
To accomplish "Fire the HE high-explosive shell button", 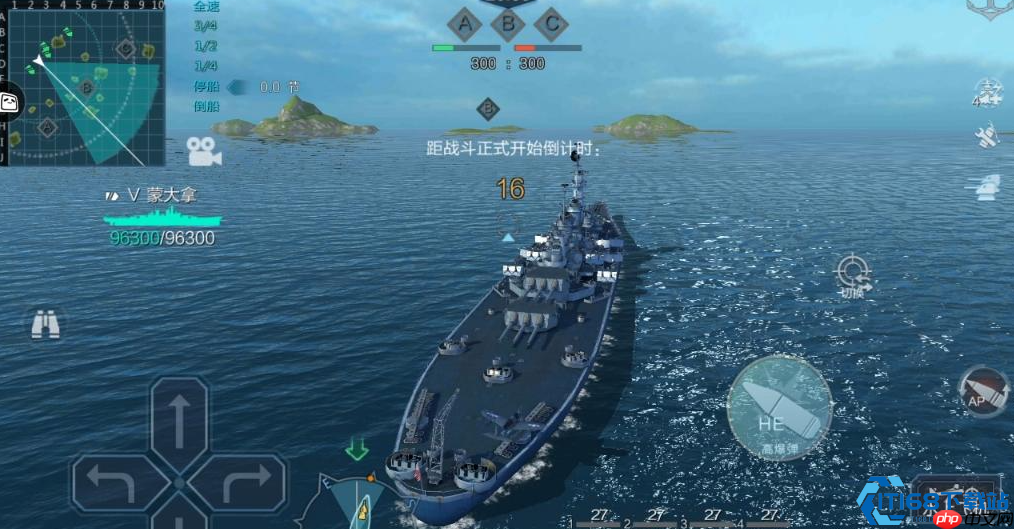I will (x=779, y=408).
